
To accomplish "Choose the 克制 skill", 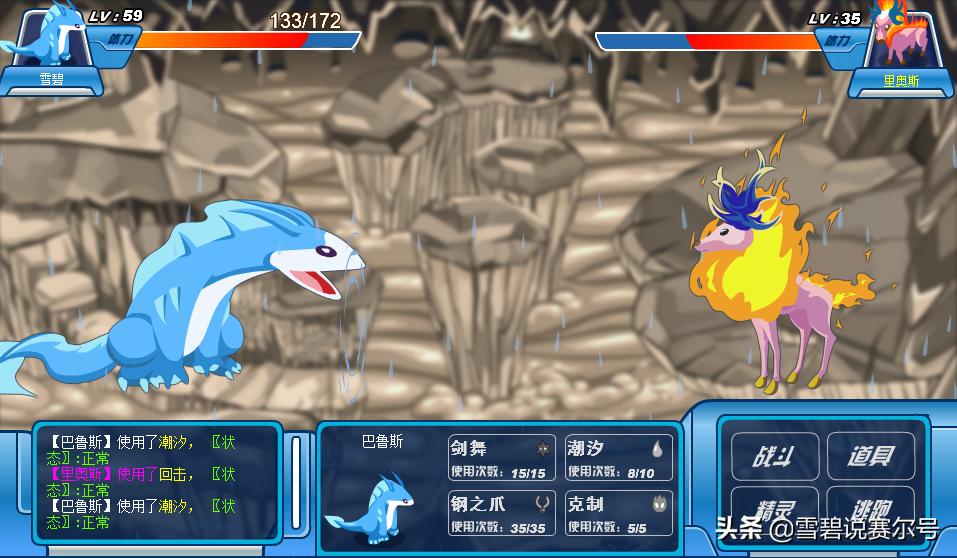I will (617, 513).
